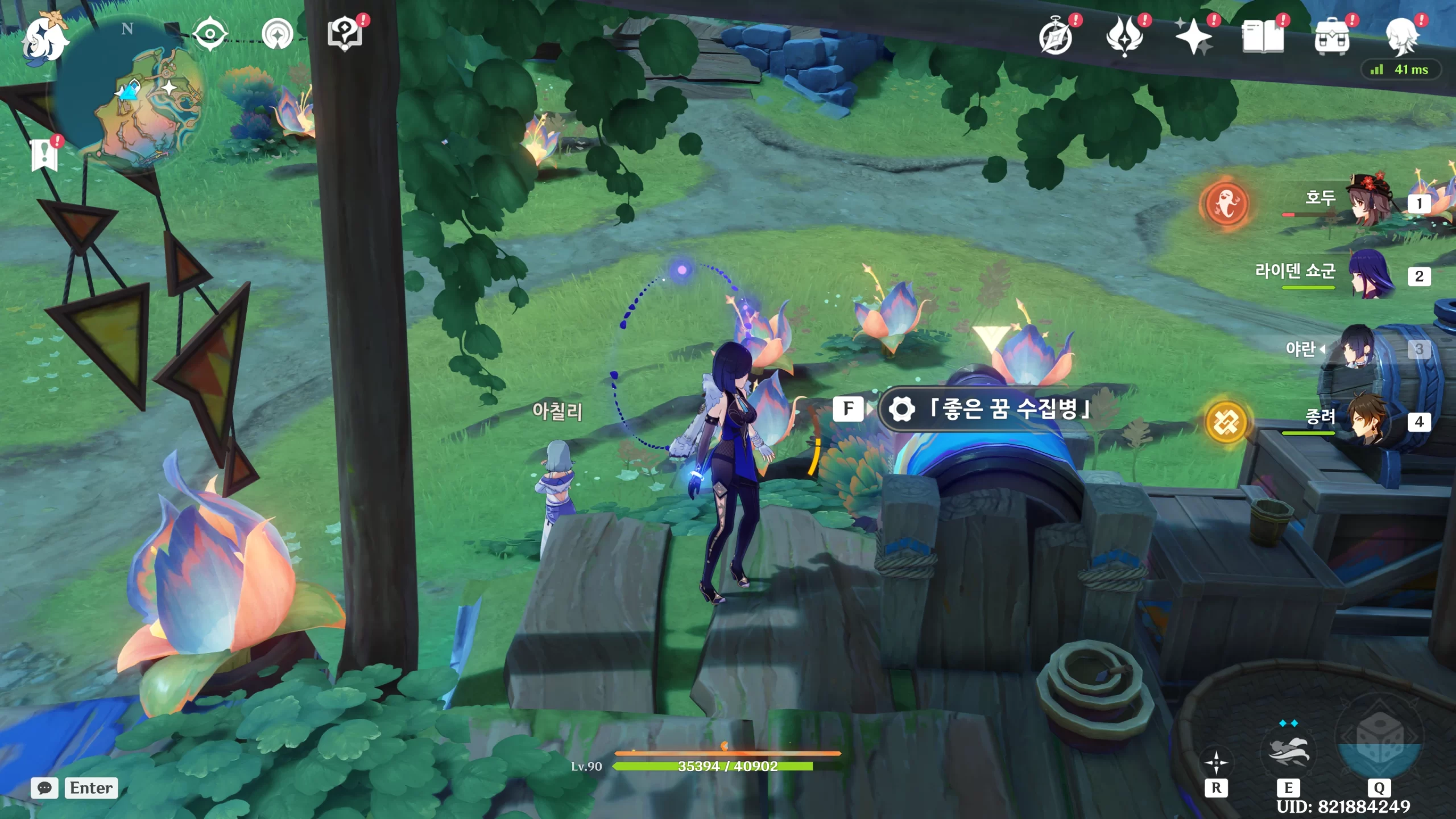1456x819 pixels.
Task: Select active character 야란 portrait
Action: coord(1359,347)
